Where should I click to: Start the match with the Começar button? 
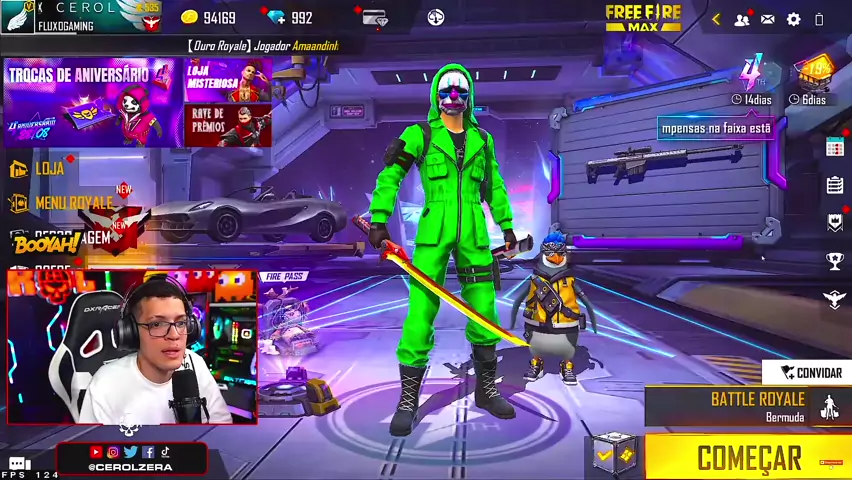(748, 457)
